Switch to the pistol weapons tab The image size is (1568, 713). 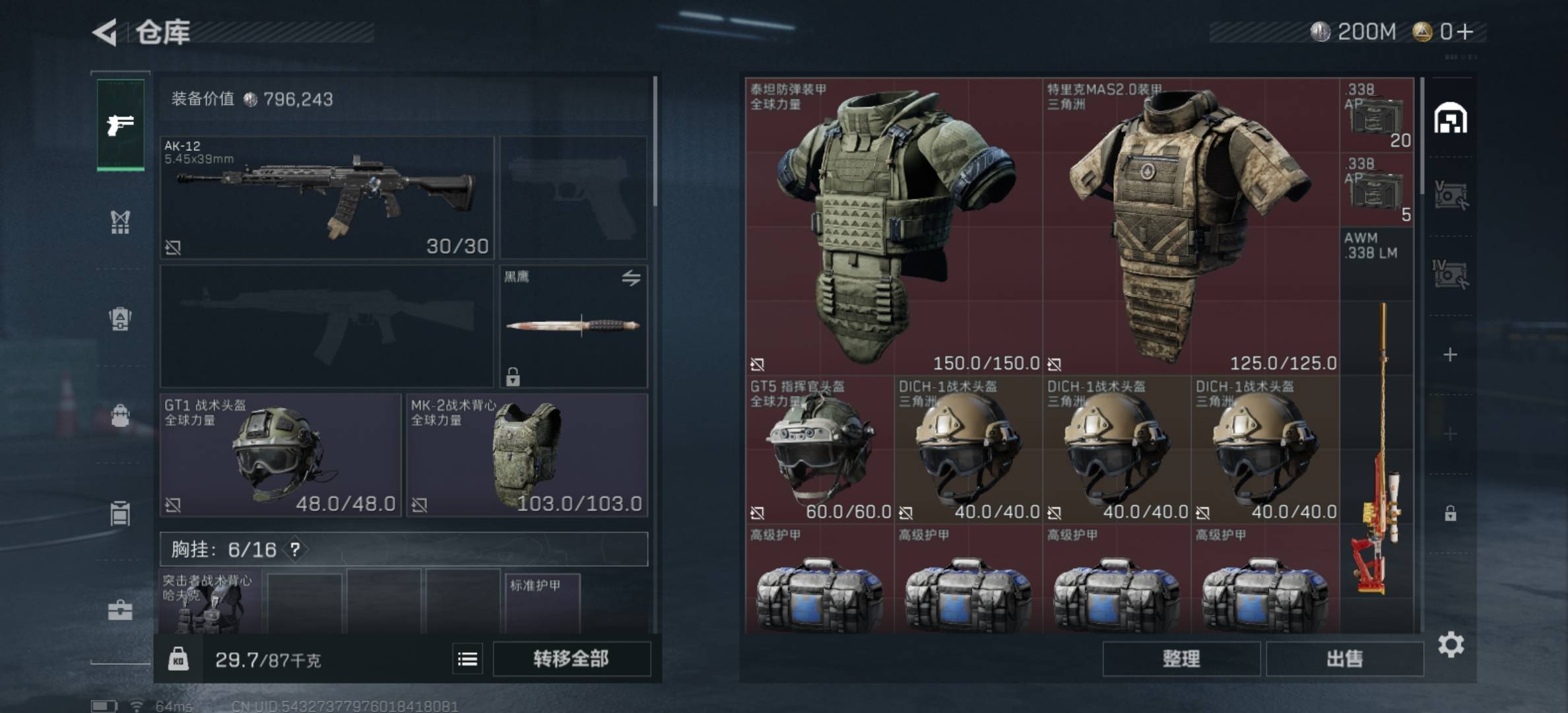[120, 124]
